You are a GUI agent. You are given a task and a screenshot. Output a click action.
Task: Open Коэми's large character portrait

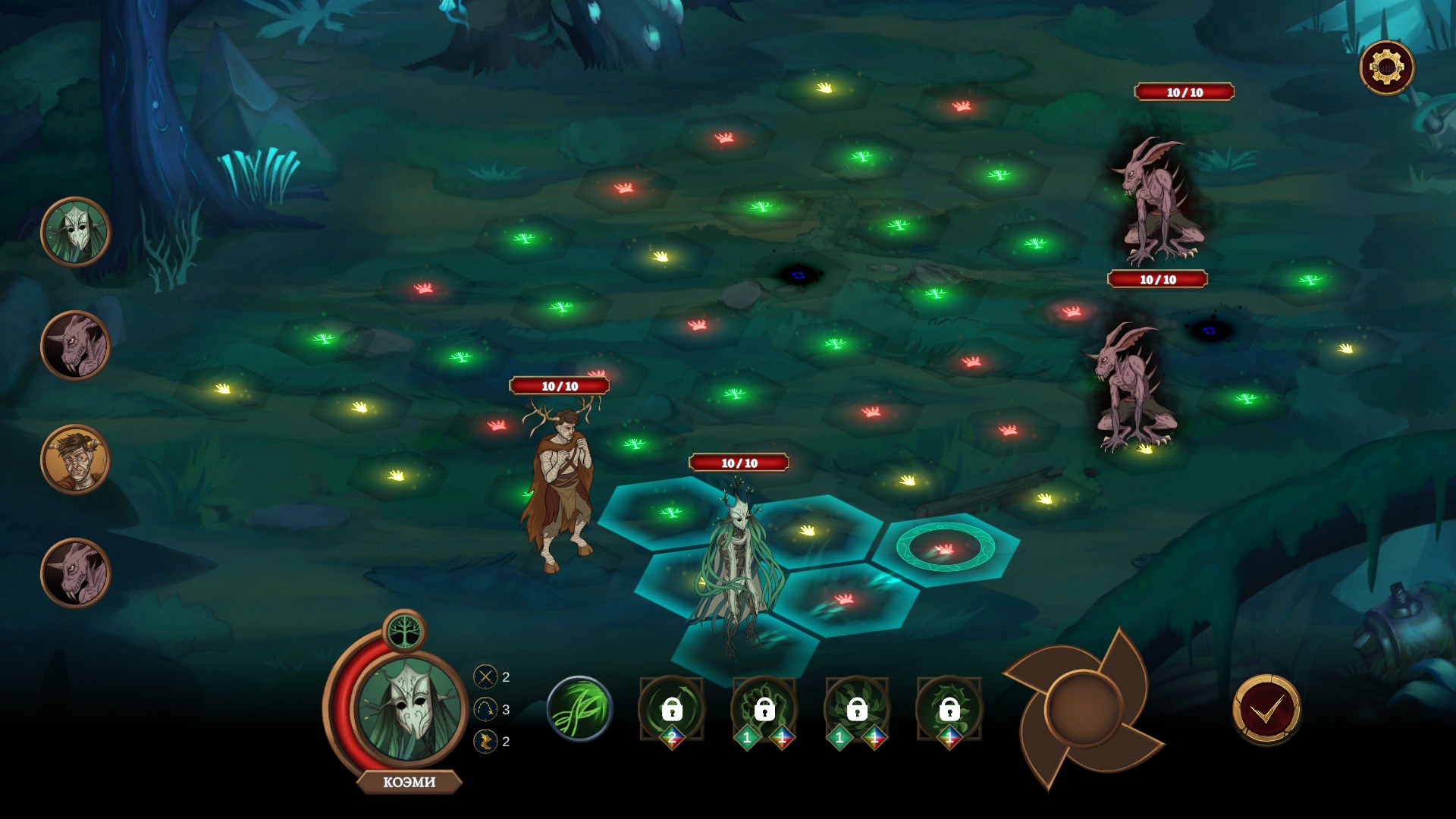tap(409, 708)
